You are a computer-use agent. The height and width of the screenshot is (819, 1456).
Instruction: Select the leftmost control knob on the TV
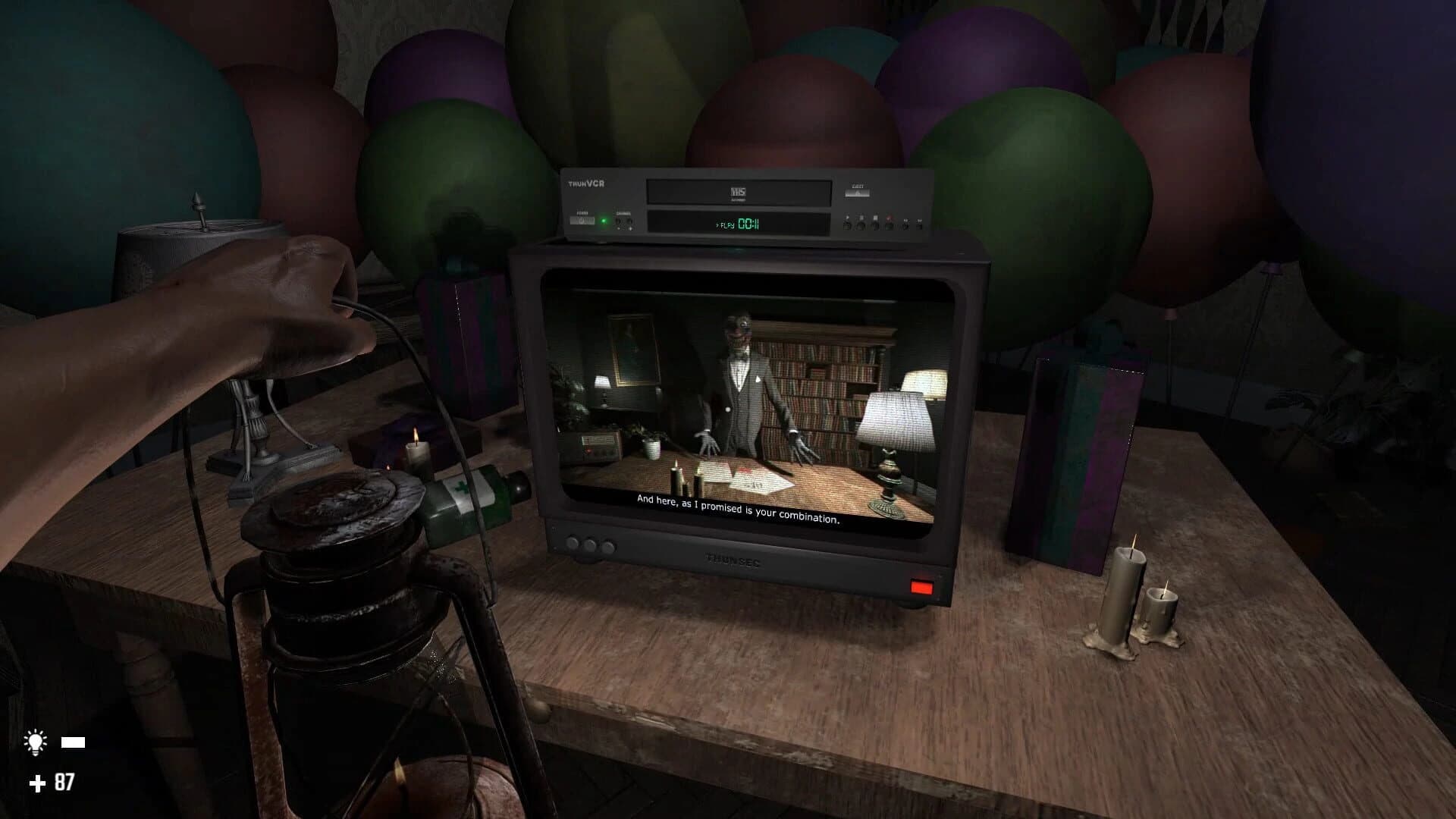[571, 544]
